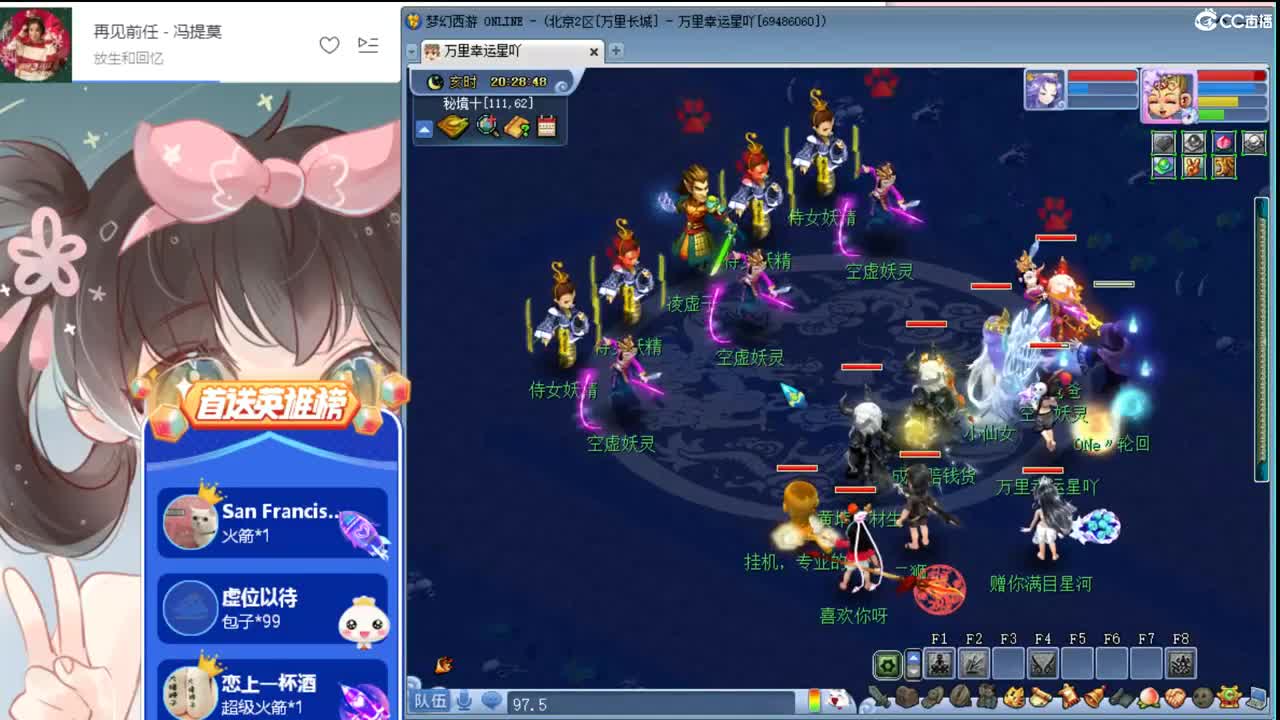Open the quest guide question-mark icon
Viewport: 1280px width, 720px height.
coord(516,126)
